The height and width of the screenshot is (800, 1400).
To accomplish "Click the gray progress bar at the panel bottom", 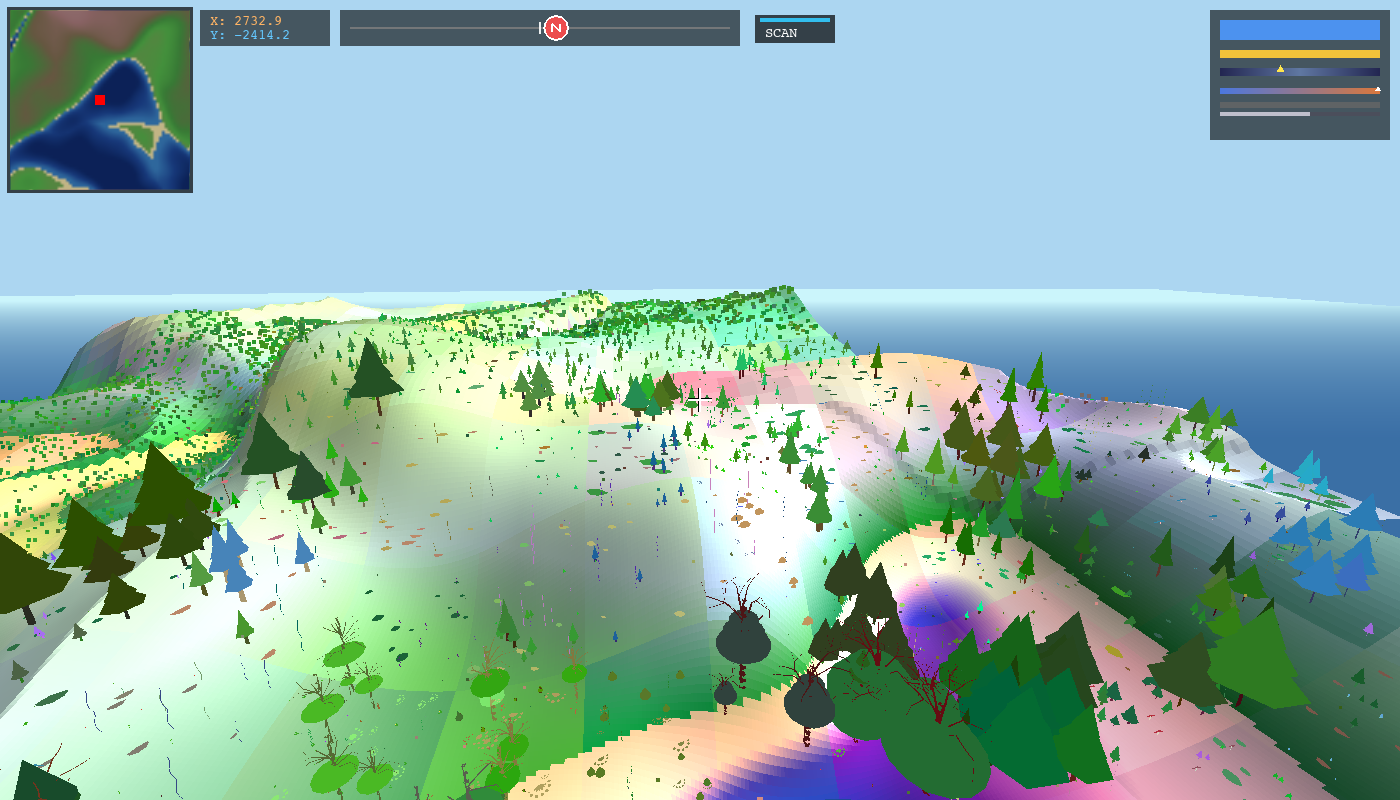I will point(1265,113).
